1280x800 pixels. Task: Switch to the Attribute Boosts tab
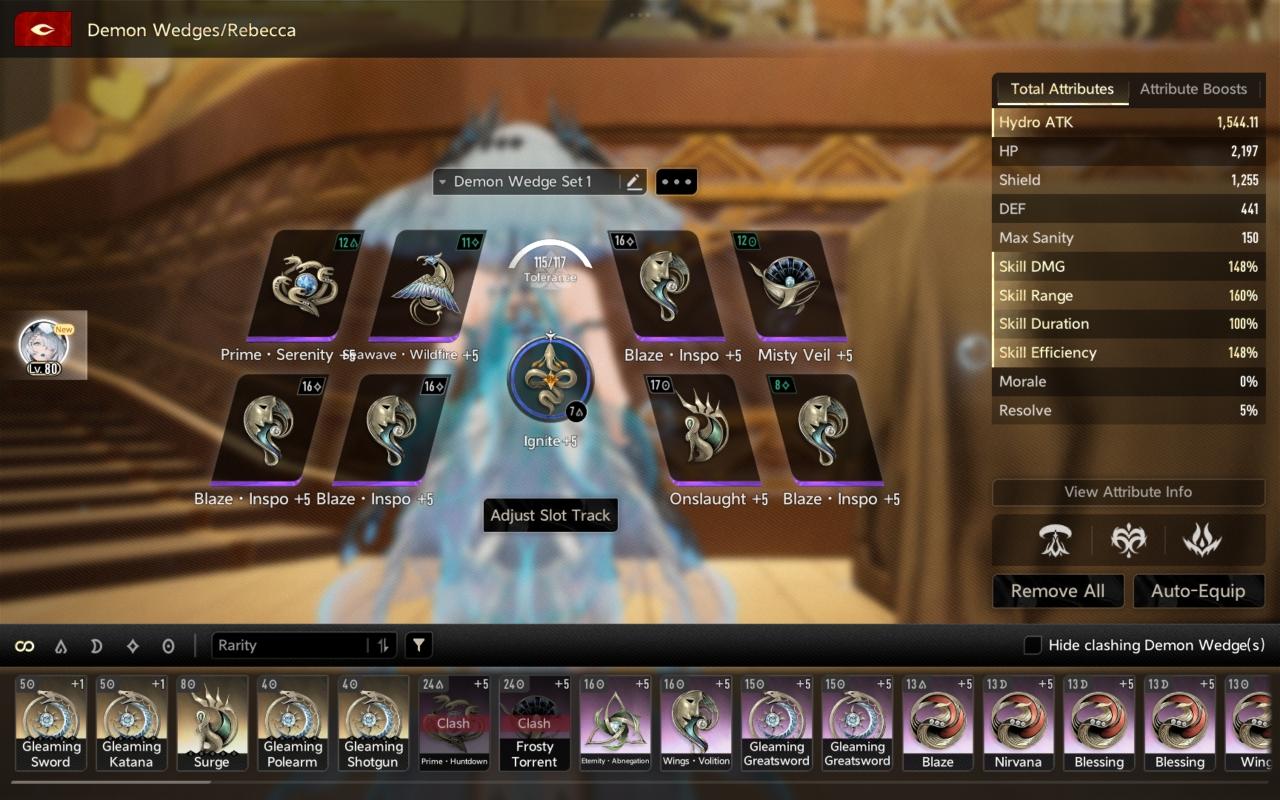pos(1193,89)
